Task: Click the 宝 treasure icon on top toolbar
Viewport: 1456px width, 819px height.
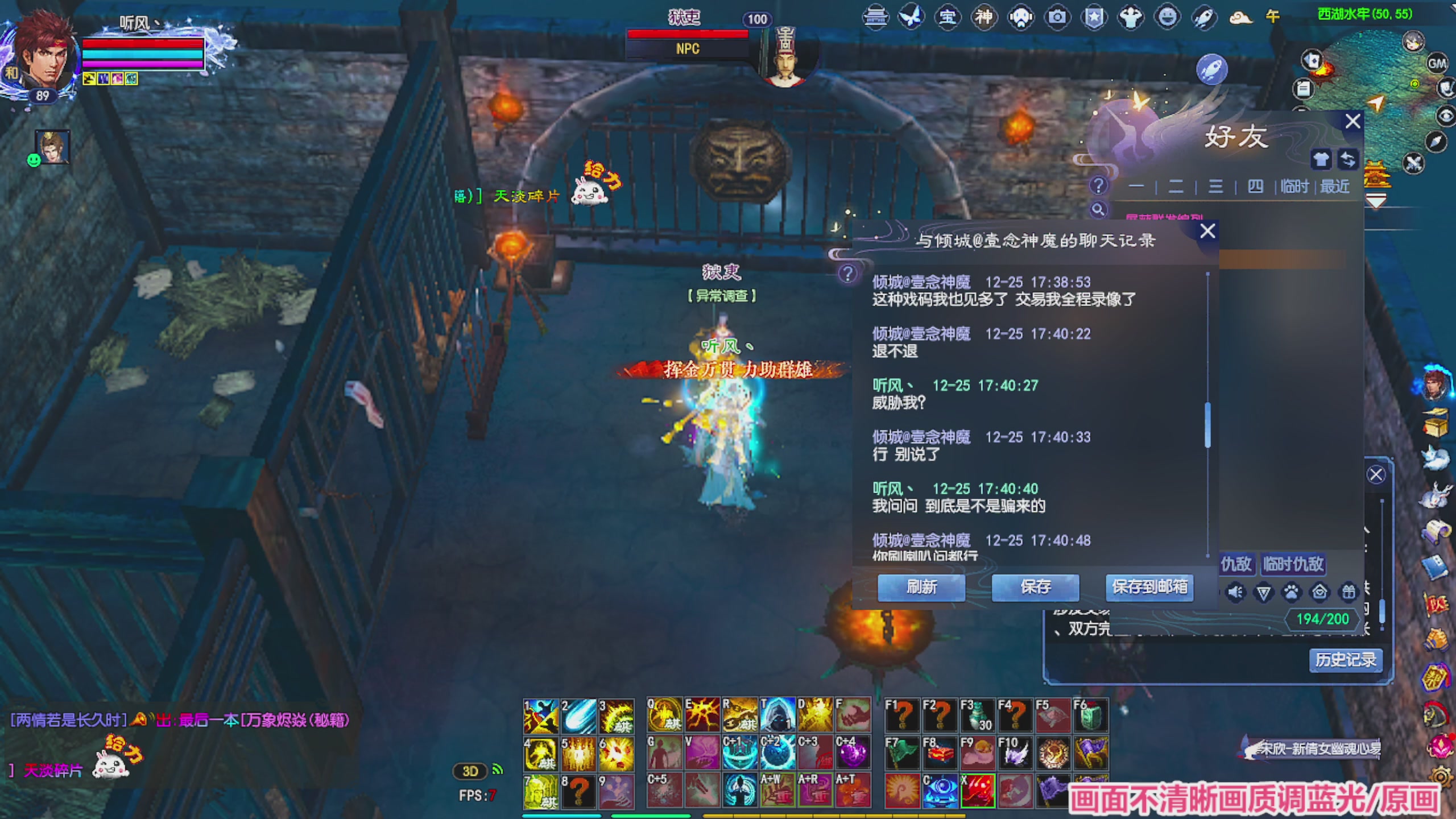Action: [x=948, y=17]
